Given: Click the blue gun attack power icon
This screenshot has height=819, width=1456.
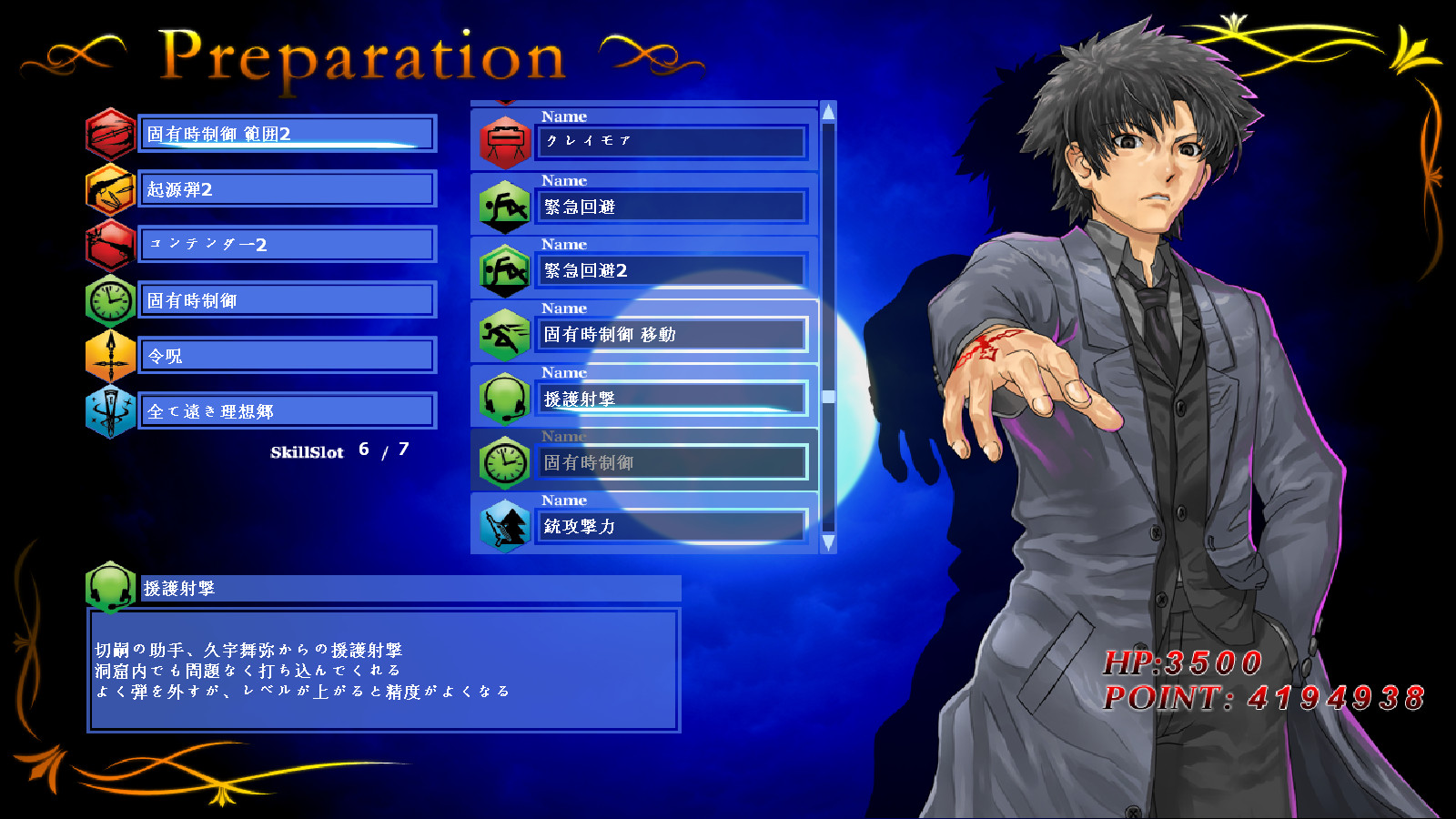Looking at the screenshot, I should pos(505,526).
